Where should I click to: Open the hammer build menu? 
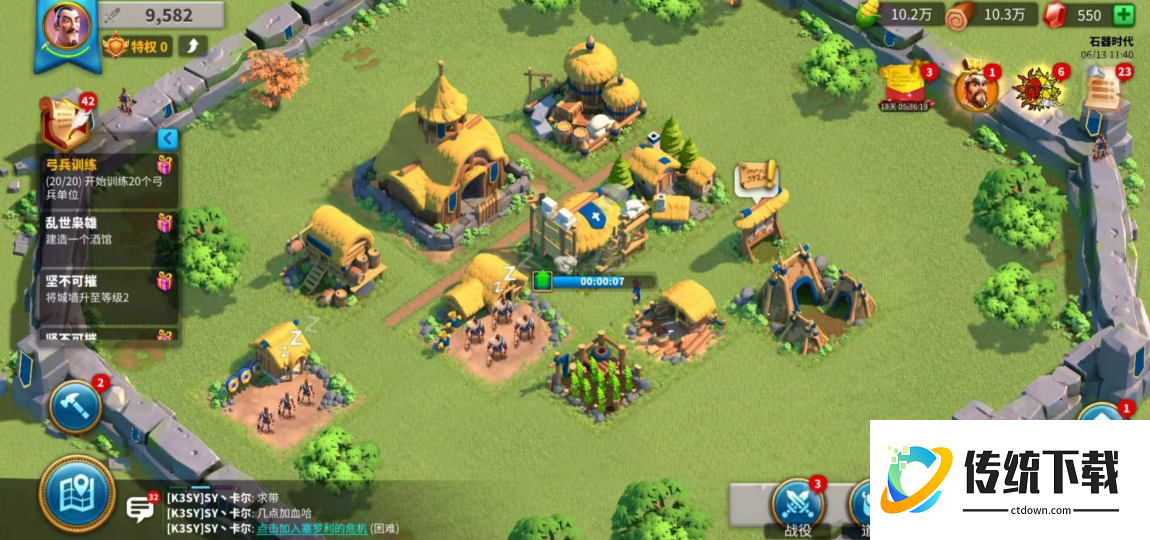75,405
